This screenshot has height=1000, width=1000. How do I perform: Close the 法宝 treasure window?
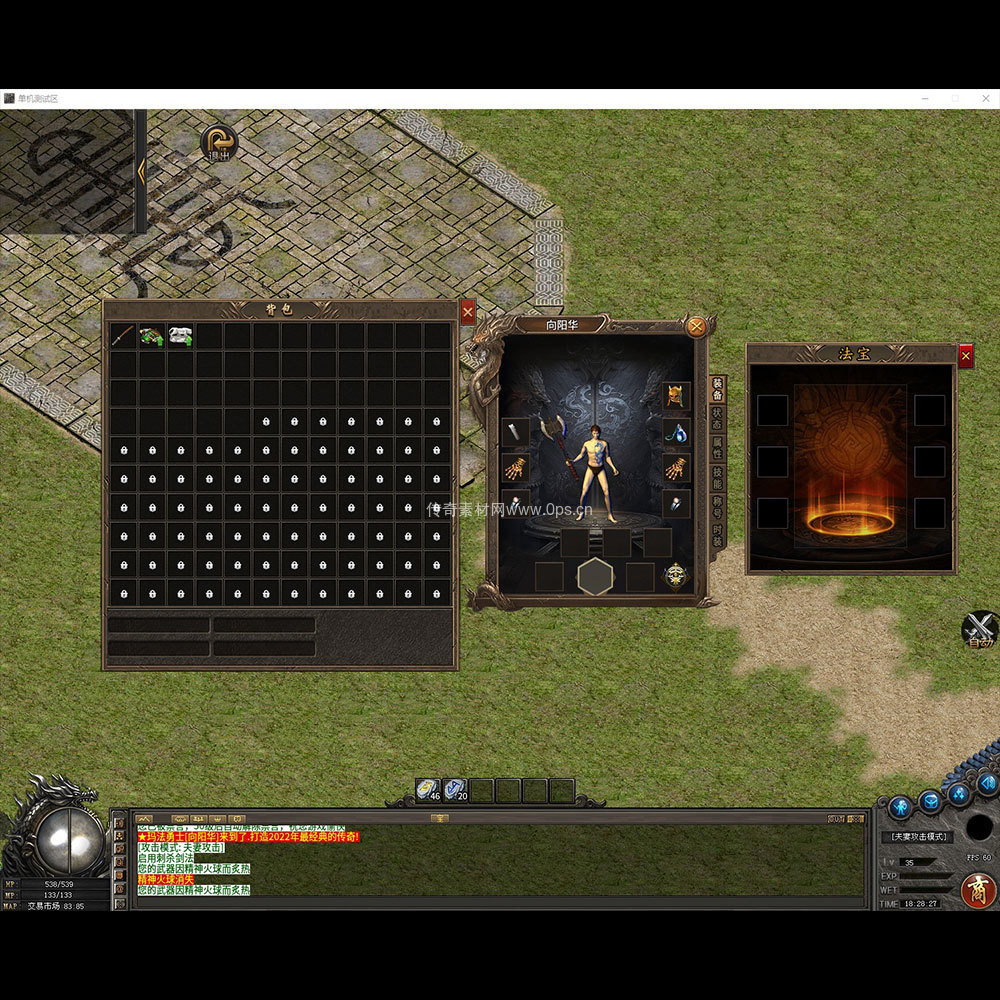click(965, 355)
